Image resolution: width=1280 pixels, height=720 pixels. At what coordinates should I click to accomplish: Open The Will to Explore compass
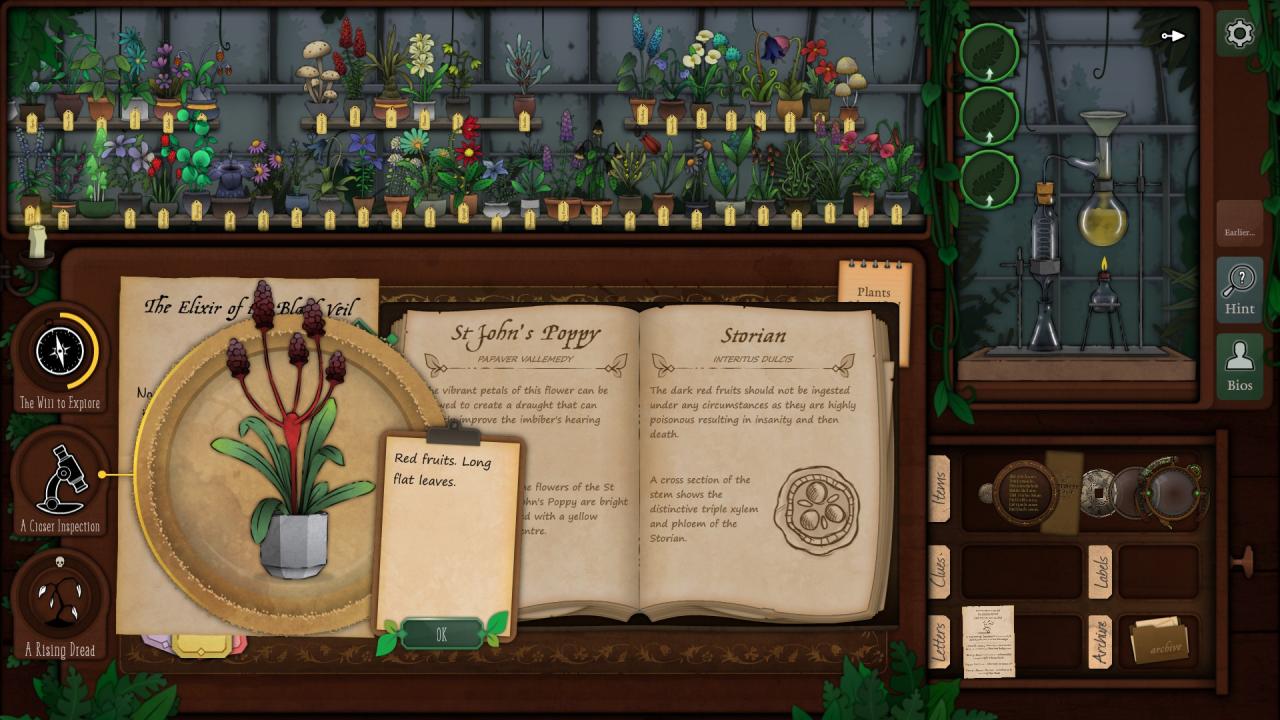(x=61, y=353)
